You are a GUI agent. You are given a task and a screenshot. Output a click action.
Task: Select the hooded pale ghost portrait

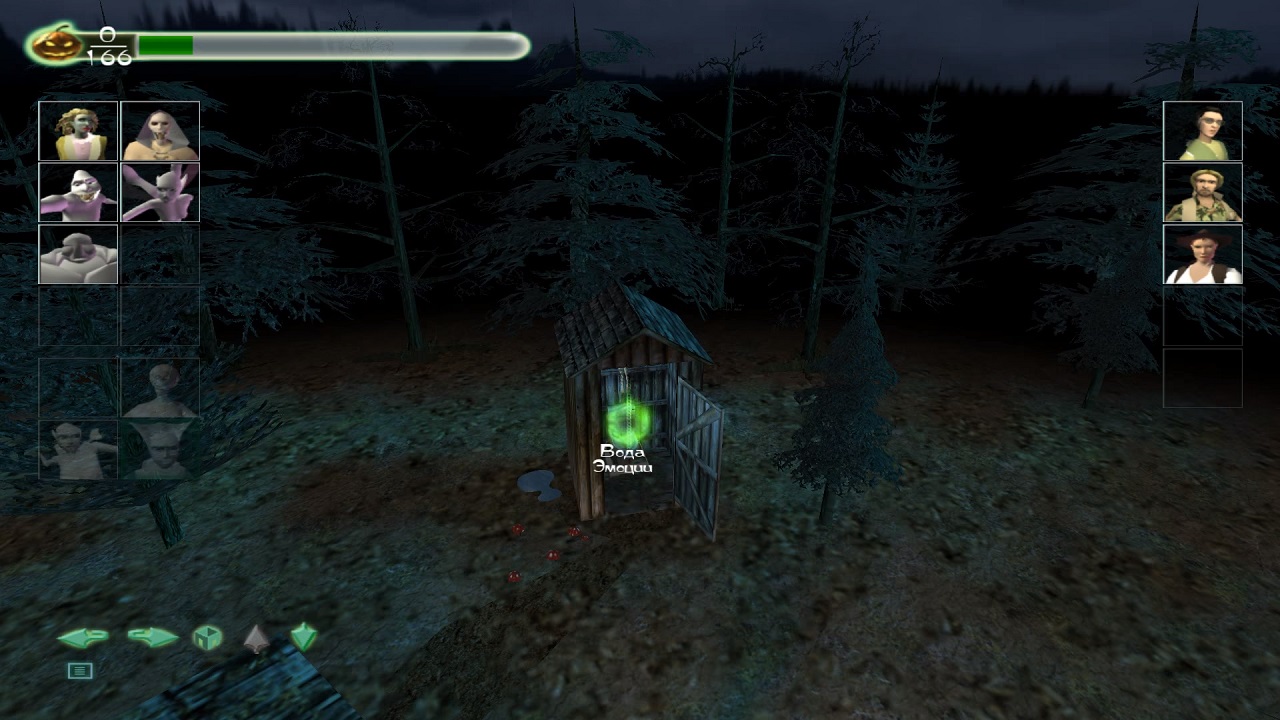[x=160, y=131]
